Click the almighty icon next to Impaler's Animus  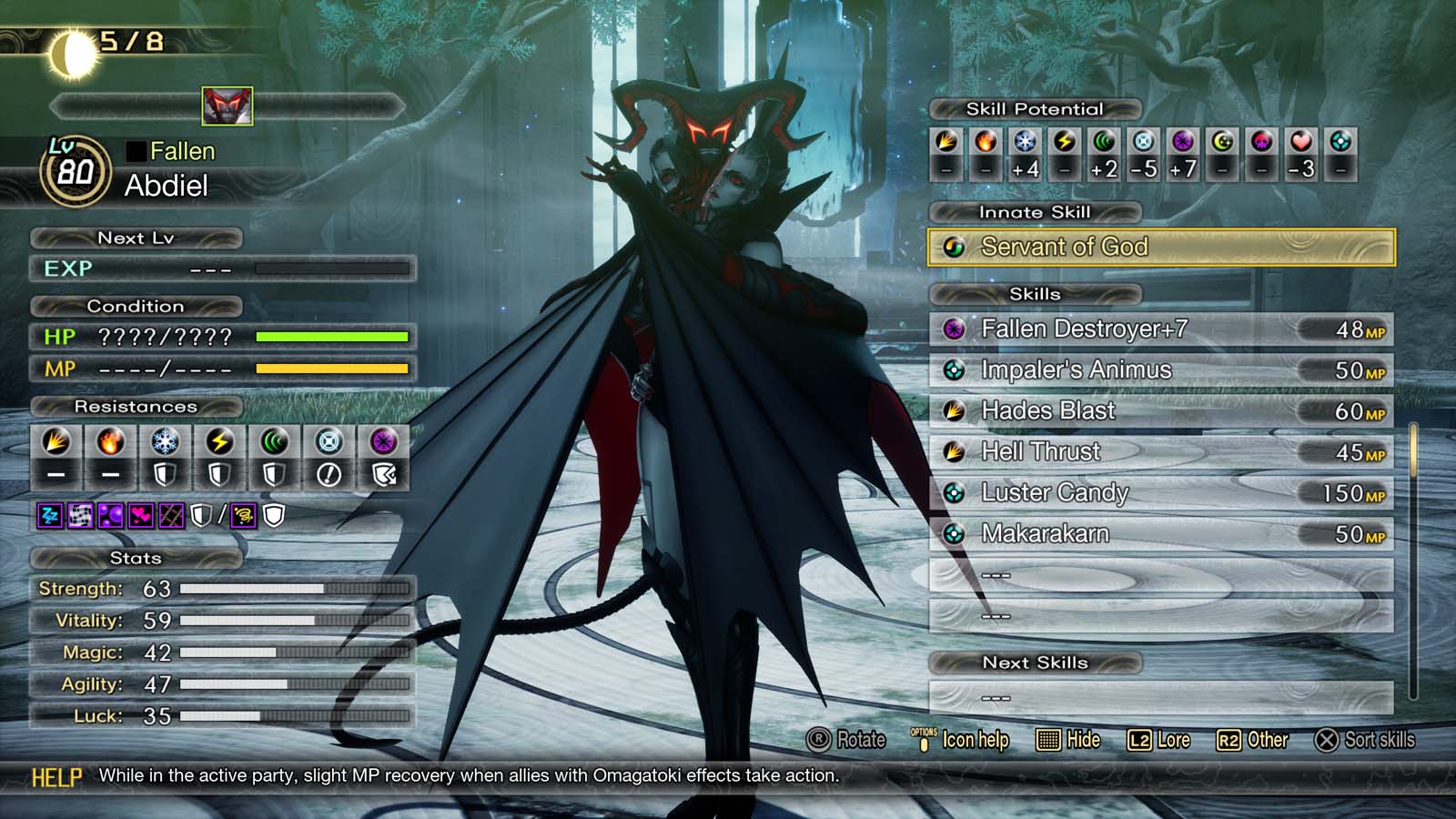coord(953,370)
